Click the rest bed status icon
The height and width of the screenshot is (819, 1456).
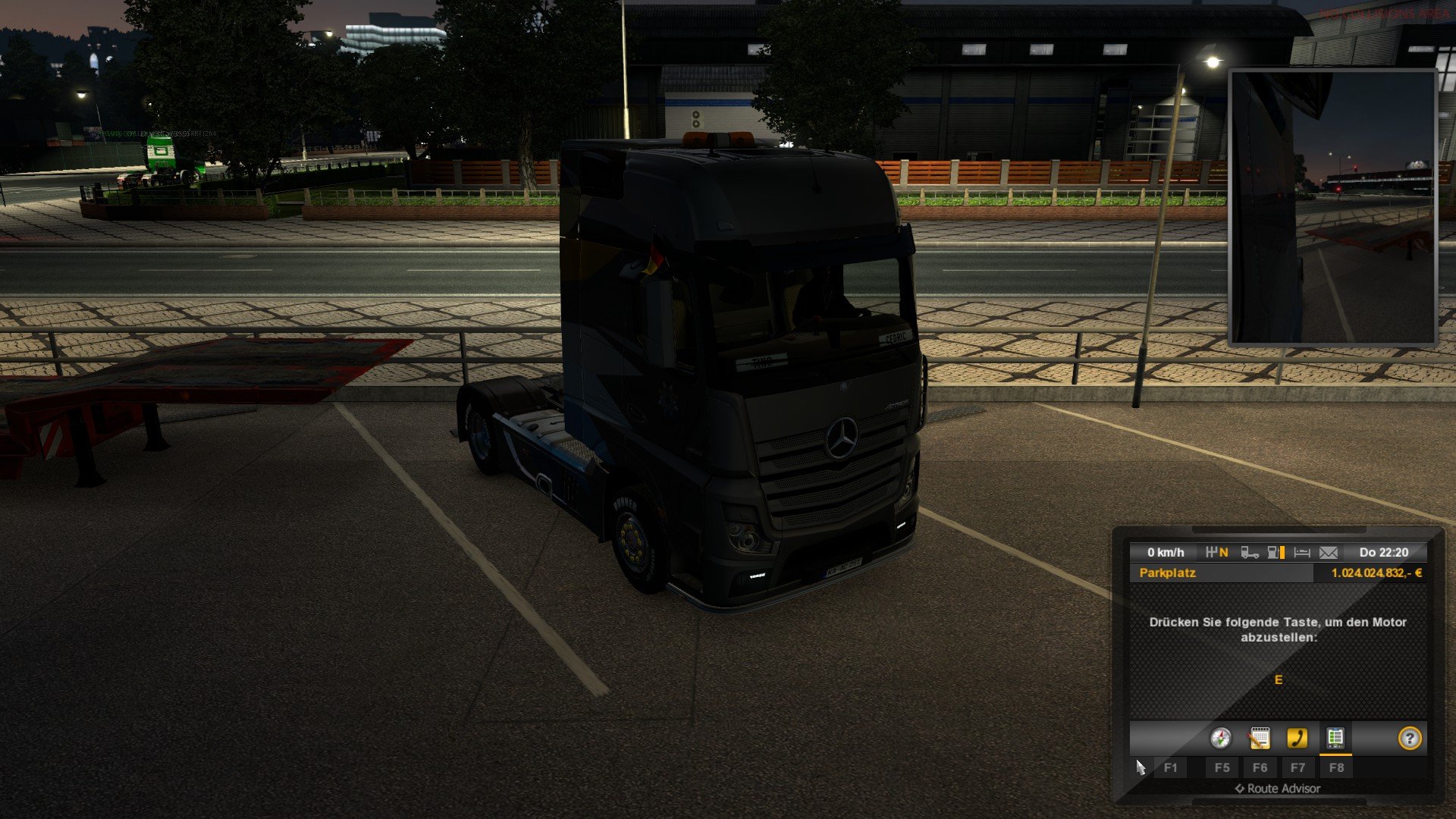click(1302, 553)
